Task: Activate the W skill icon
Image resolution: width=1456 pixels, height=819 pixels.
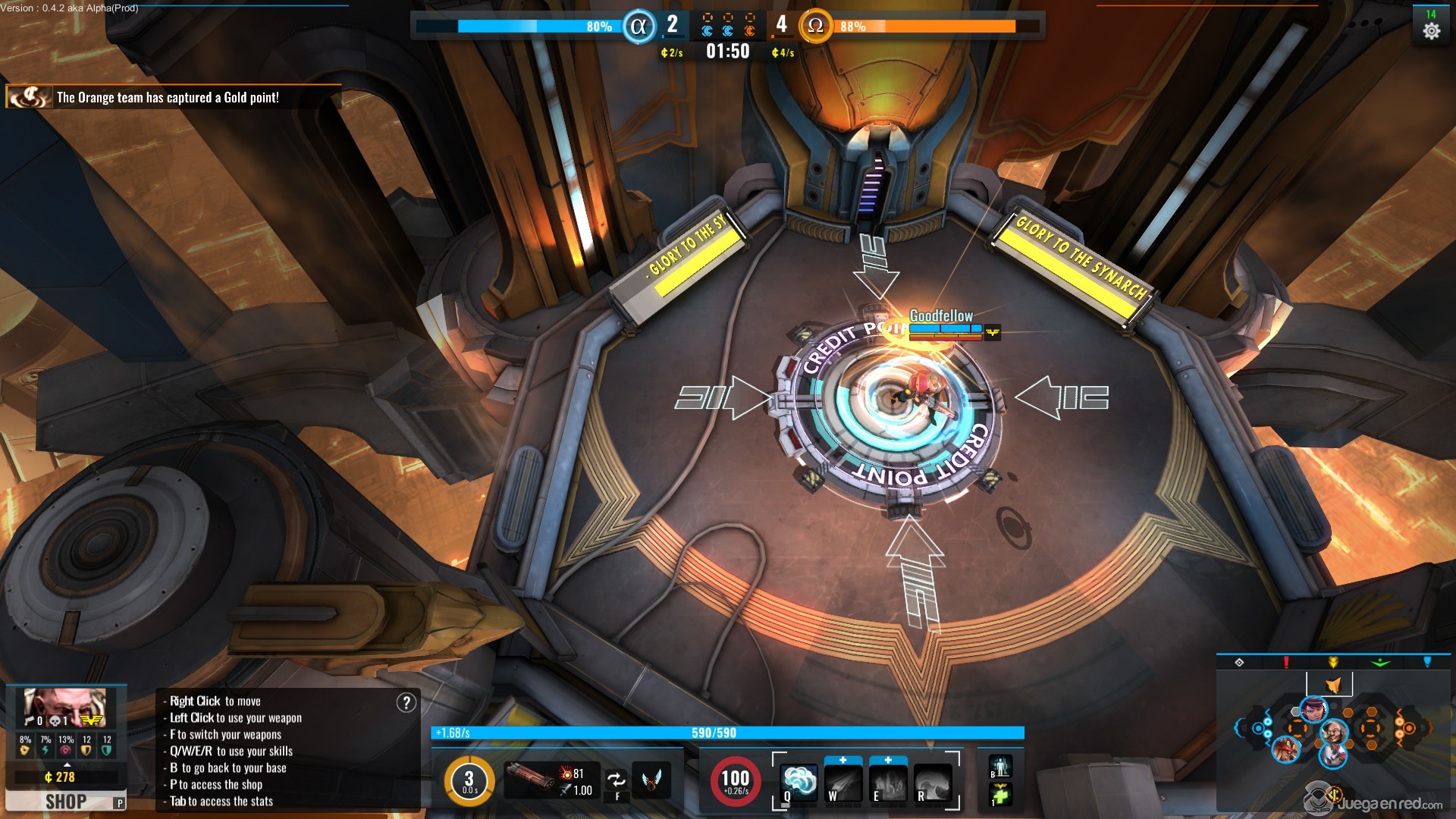Action: pos(843,783)
